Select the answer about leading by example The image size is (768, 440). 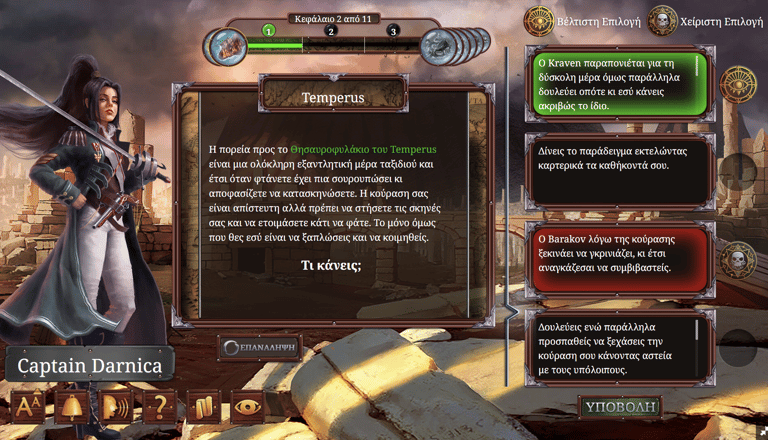pyautogui.click(x=617, y=165)
